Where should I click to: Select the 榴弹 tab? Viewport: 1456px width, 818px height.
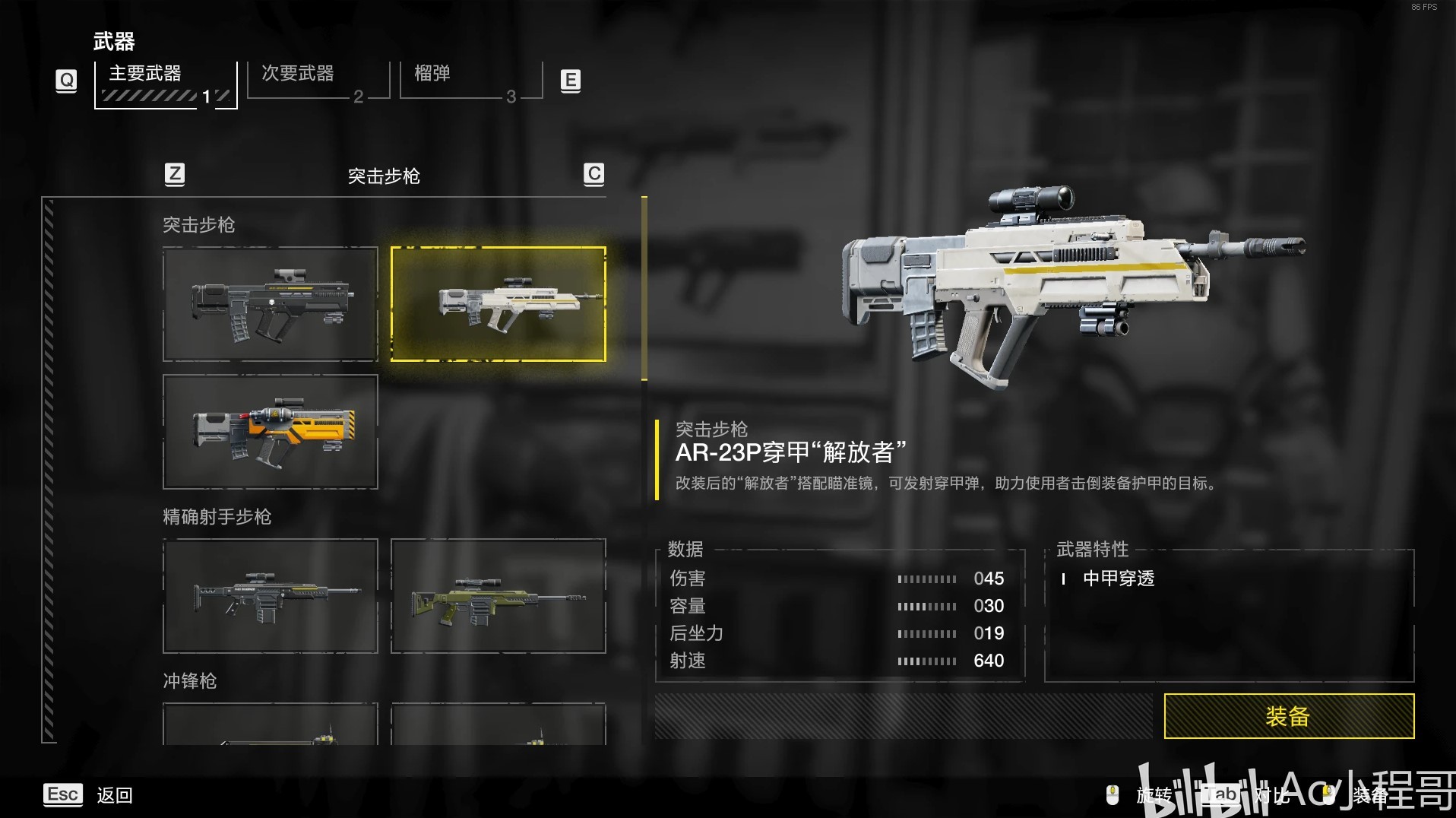[470, 81]
